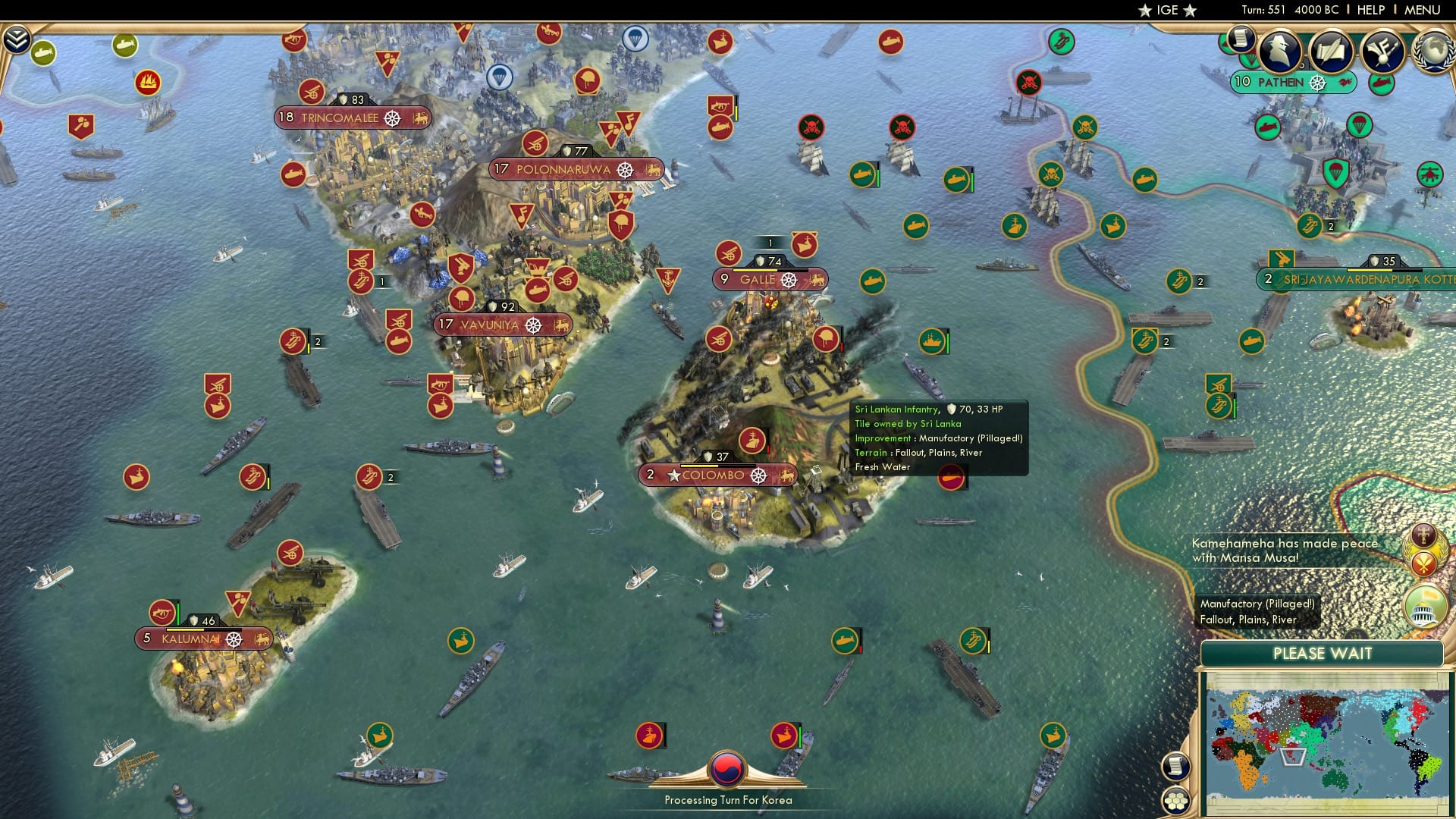Open the Espionage overview spy icon
1456x819 pixels.
[x=1279, y=52]
